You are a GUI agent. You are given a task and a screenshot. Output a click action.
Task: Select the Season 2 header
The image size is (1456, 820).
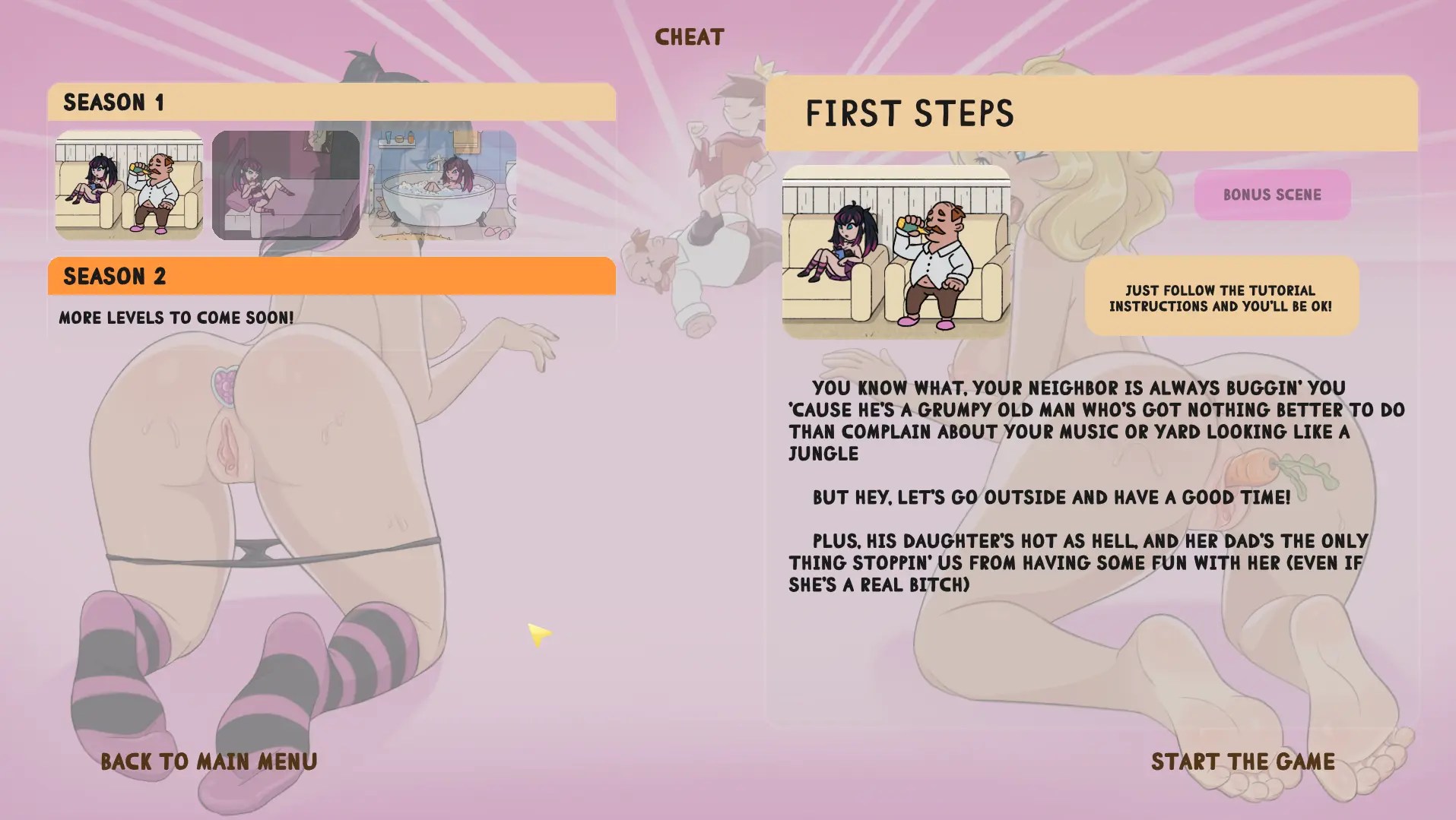coord(331,276)
